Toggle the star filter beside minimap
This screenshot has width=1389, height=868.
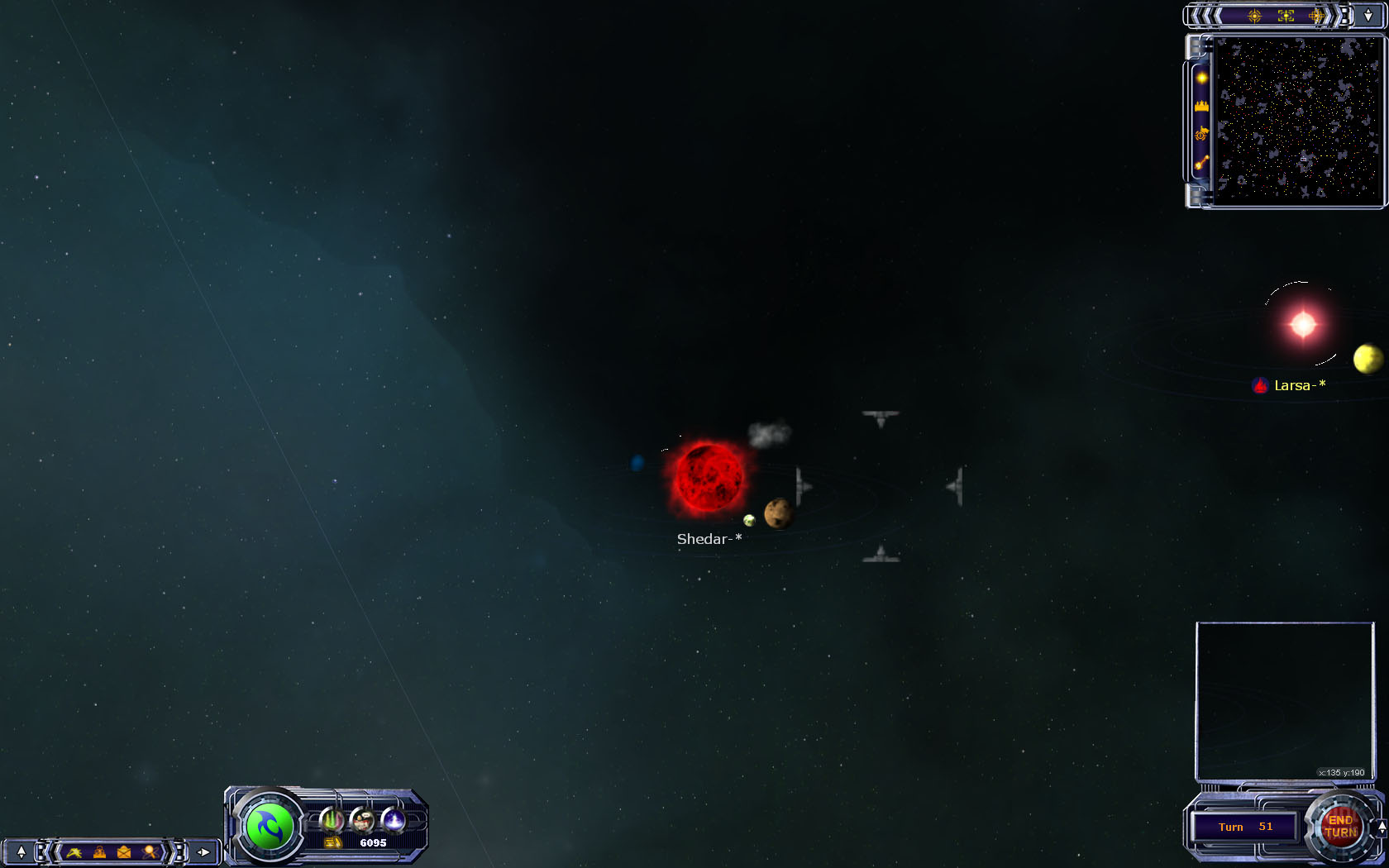click(1201, 78)
